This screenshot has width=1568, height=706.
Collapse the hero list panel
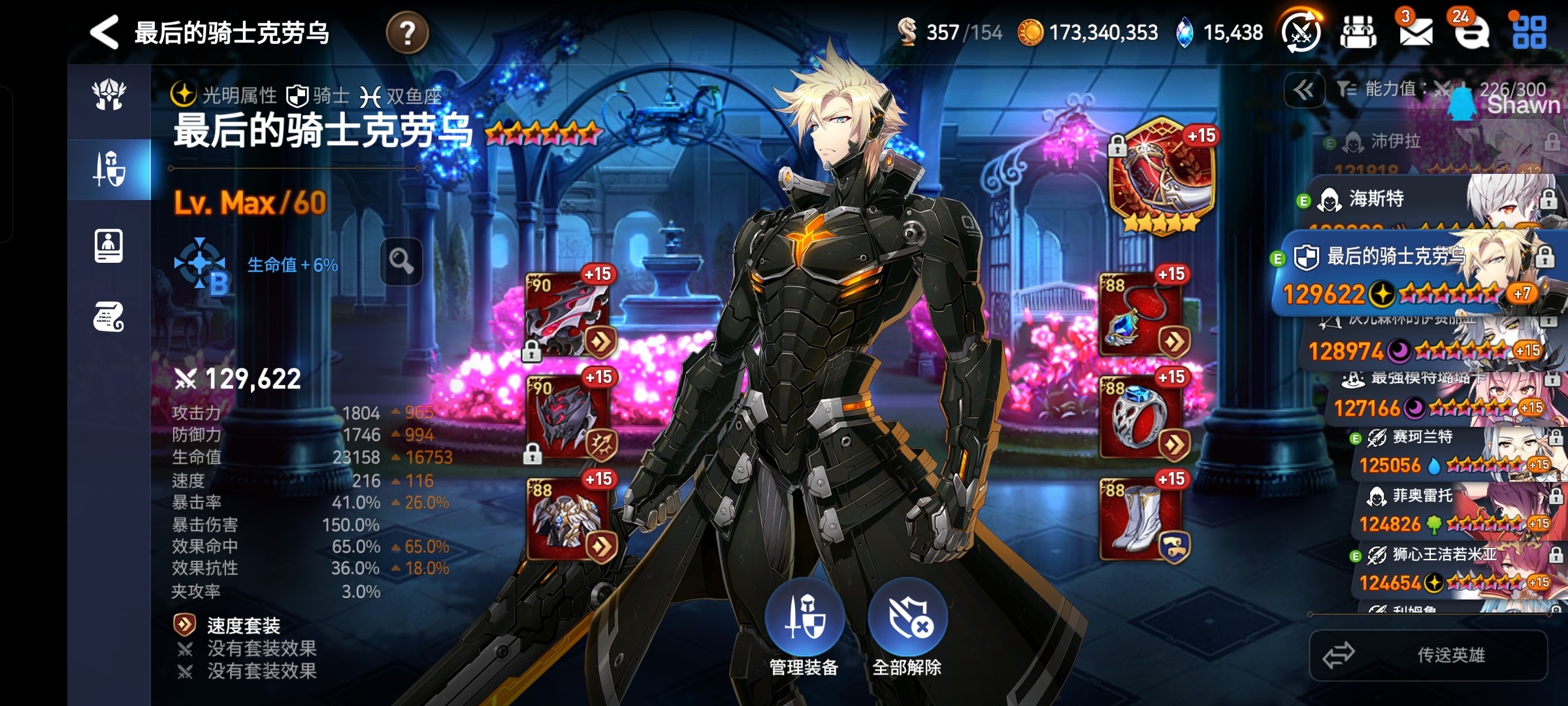(1304, 90)
